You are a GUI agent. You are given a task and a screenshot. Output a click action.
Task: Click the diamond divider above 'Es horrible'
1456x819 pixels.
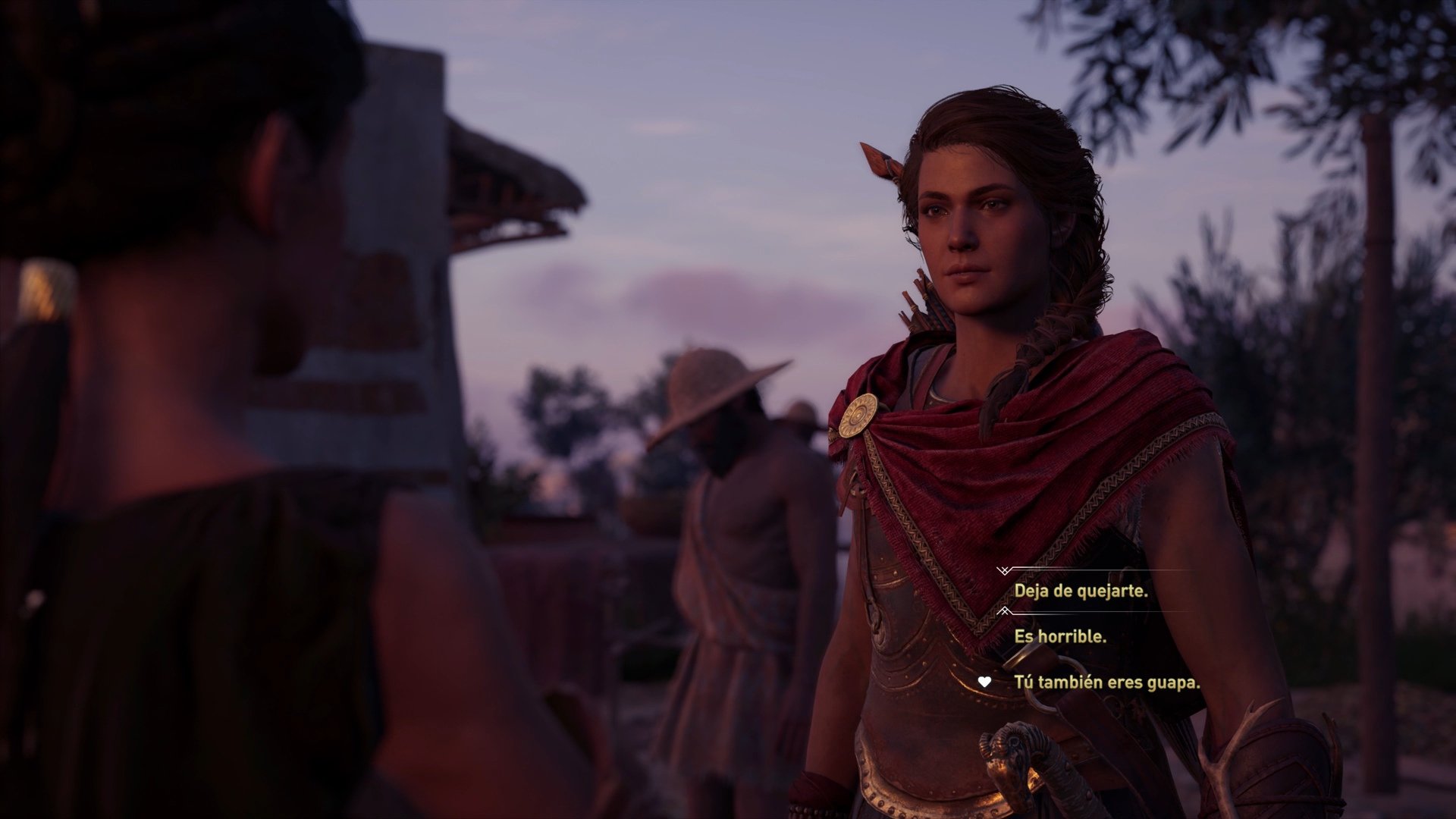point(1005,610)
